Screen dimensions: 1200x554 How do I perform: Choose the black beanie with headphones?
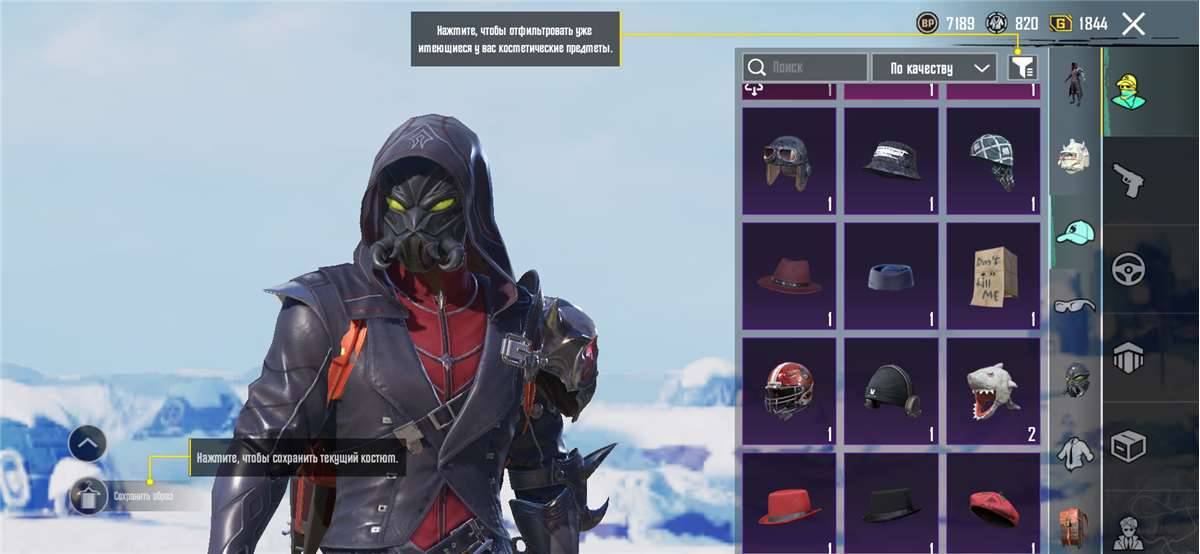(x=891, y=390)
